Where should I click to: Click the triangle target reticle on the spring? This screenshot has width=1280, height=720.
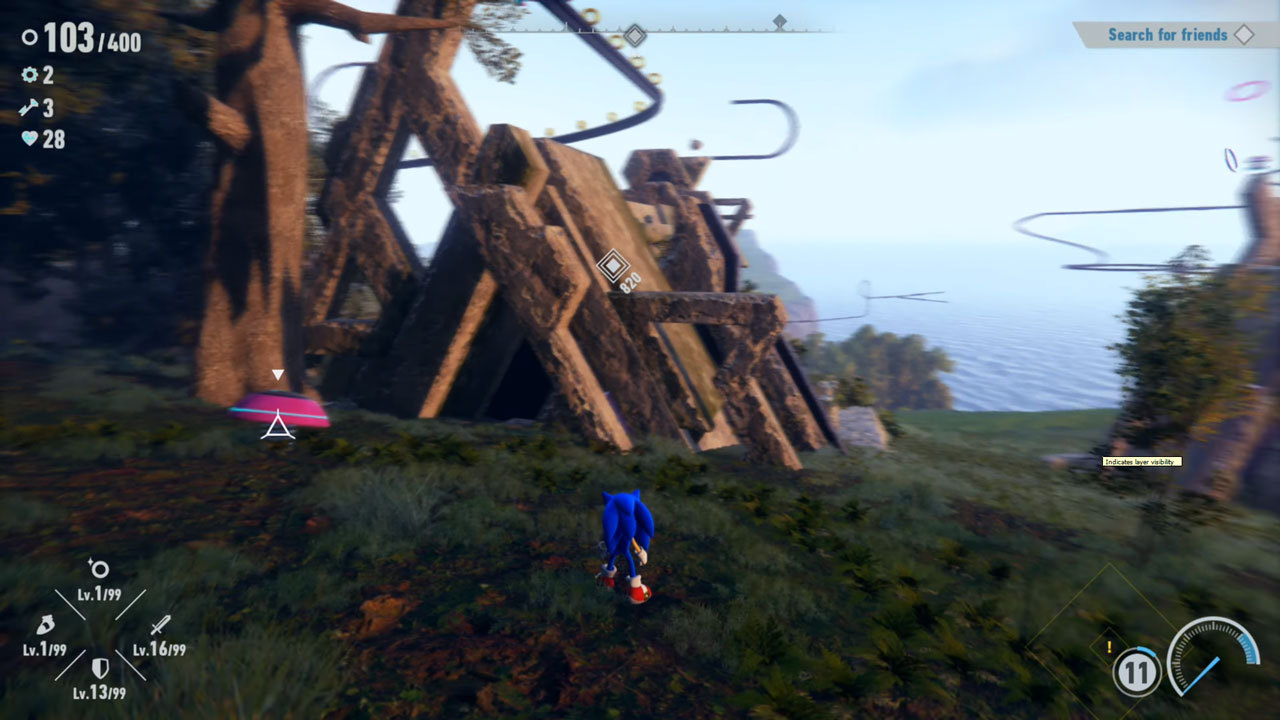coord(278,427)
